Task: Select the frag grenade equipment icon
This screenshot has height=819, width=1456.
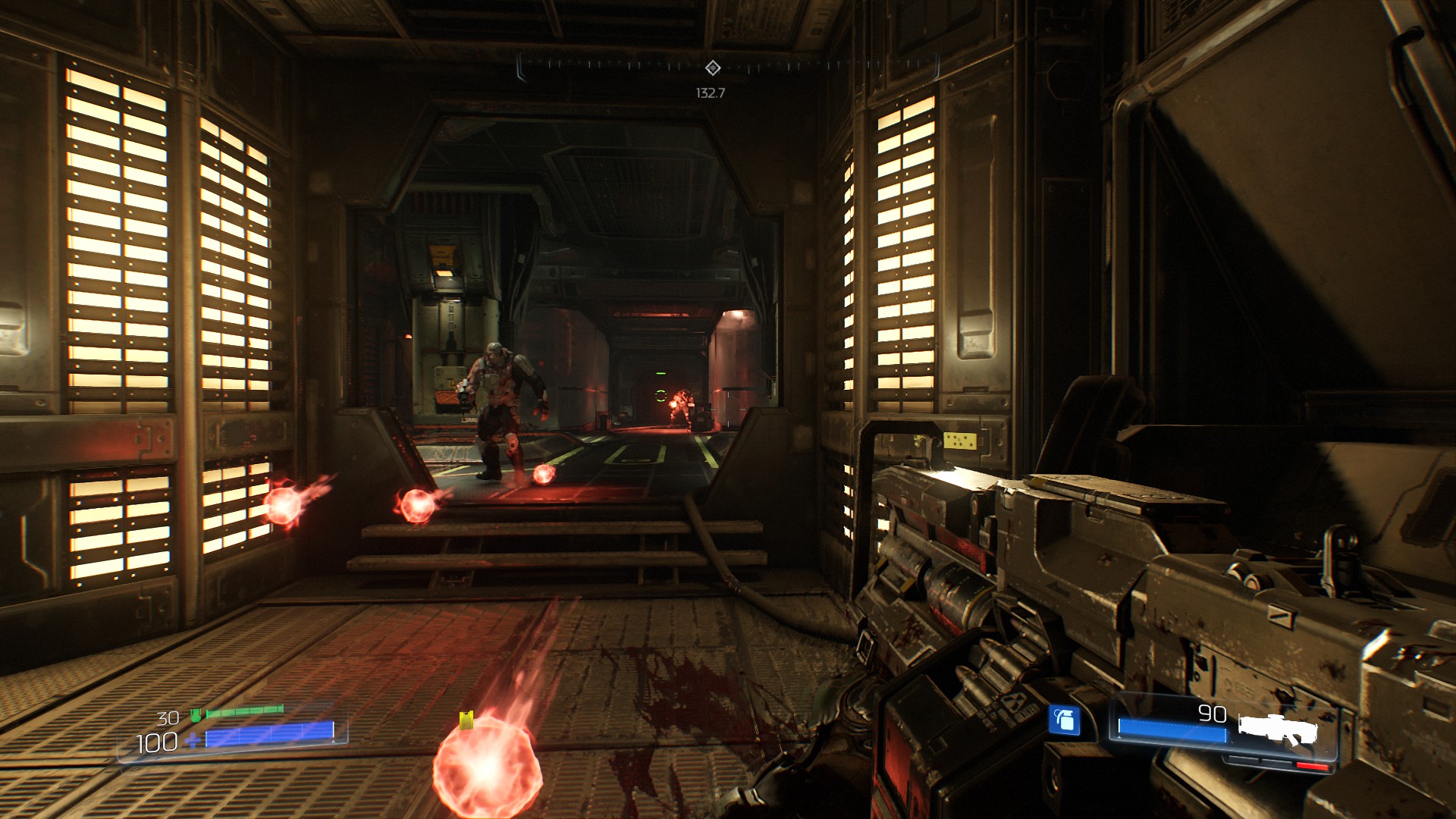Action: click(x=1064, y=720)
